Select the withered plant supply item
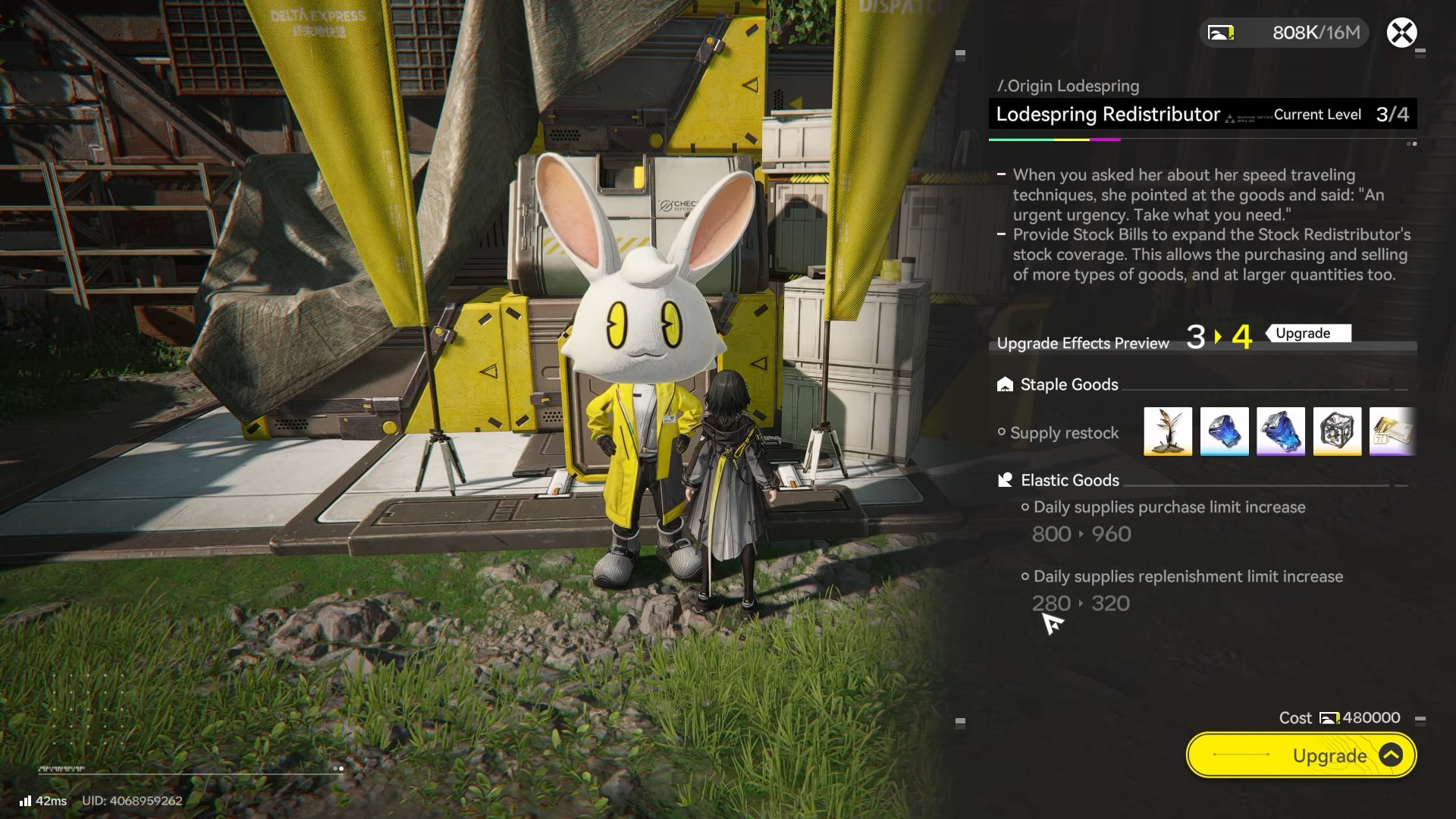 (x=1168, y=431)
